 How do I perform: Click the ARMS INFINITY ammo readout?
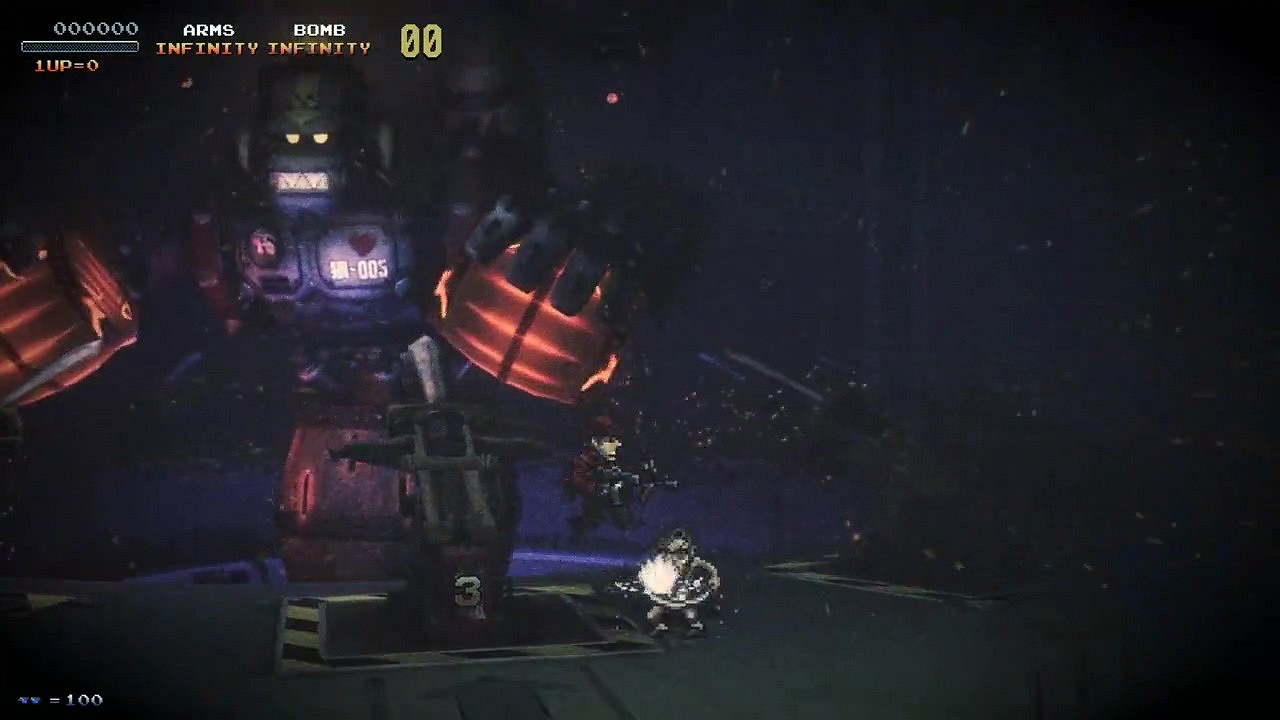tap(206, 47)
